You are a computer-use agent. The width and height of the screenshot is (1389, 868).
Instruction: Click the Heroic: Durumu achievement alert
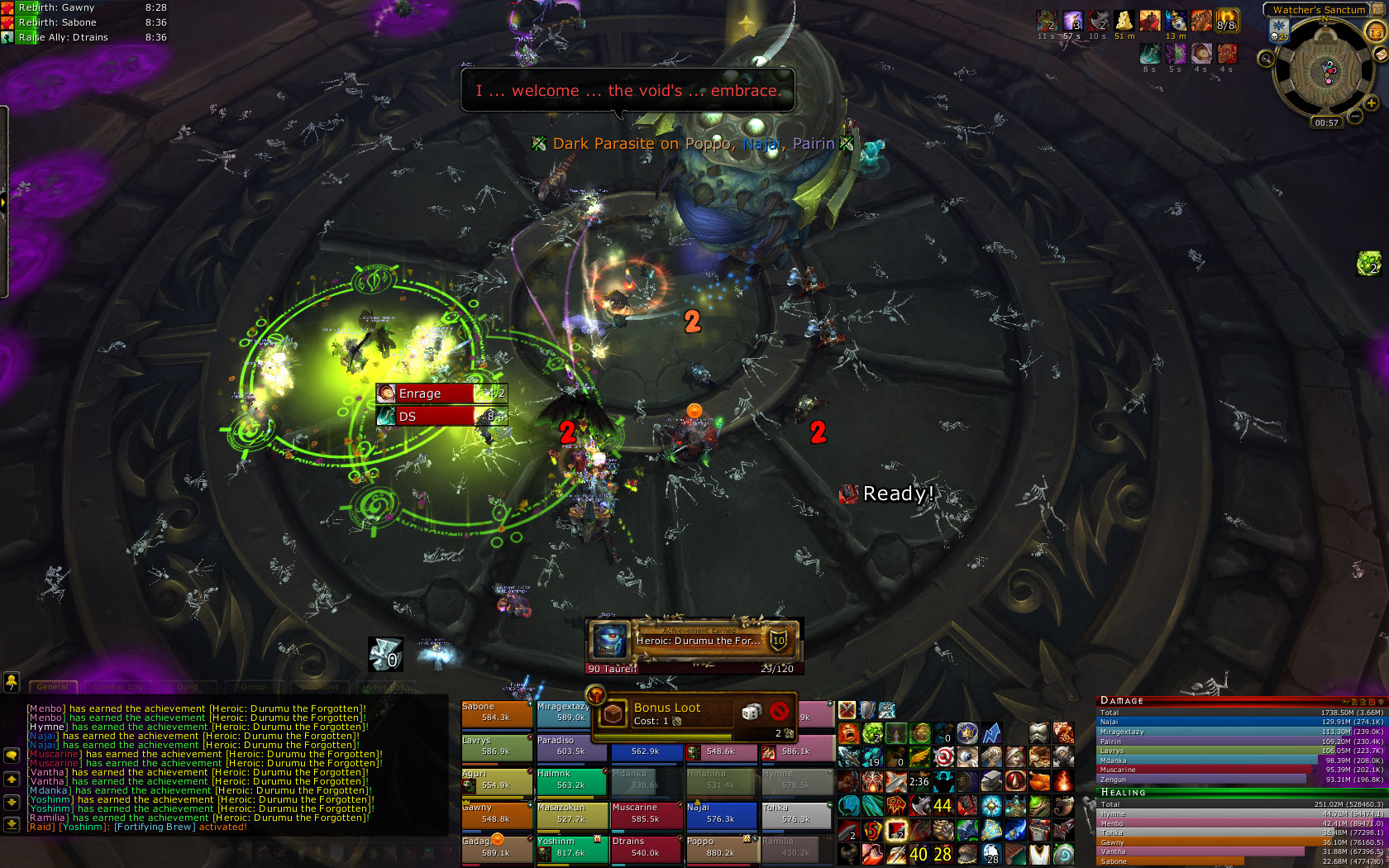694,640
